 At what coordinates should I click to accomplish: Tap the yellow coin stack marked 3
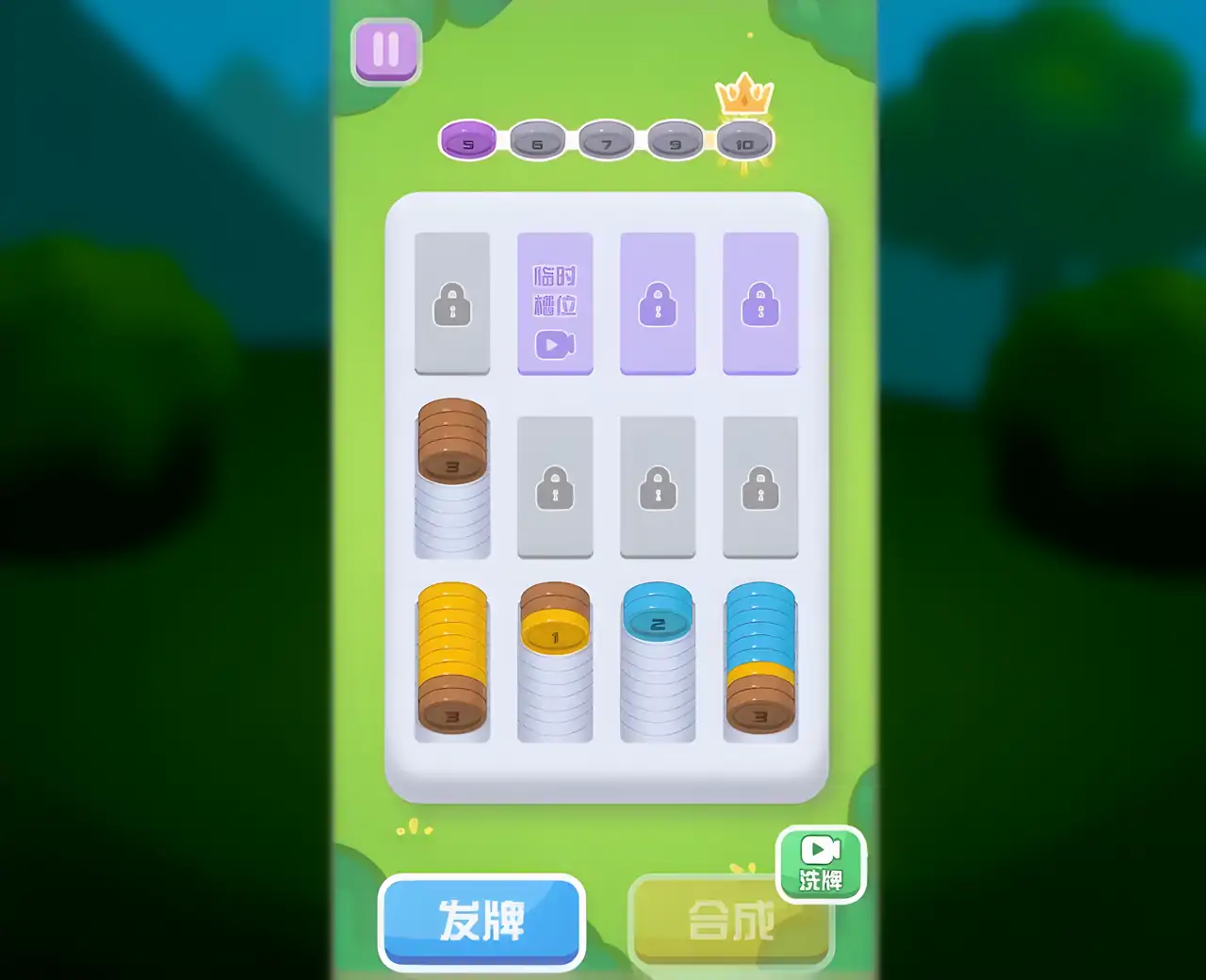click(453, 660)
